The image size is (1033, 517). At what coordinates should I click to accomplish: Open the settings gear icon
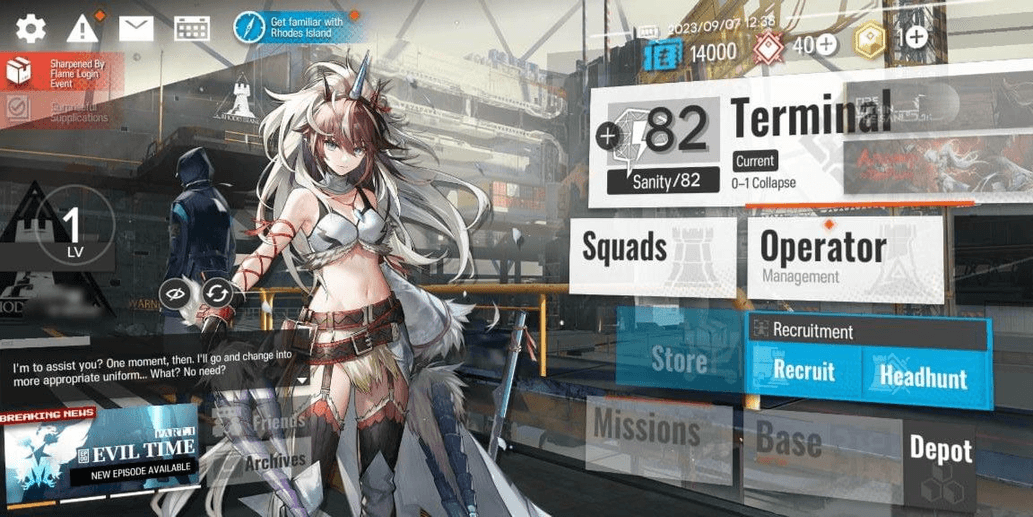point(30,28)
